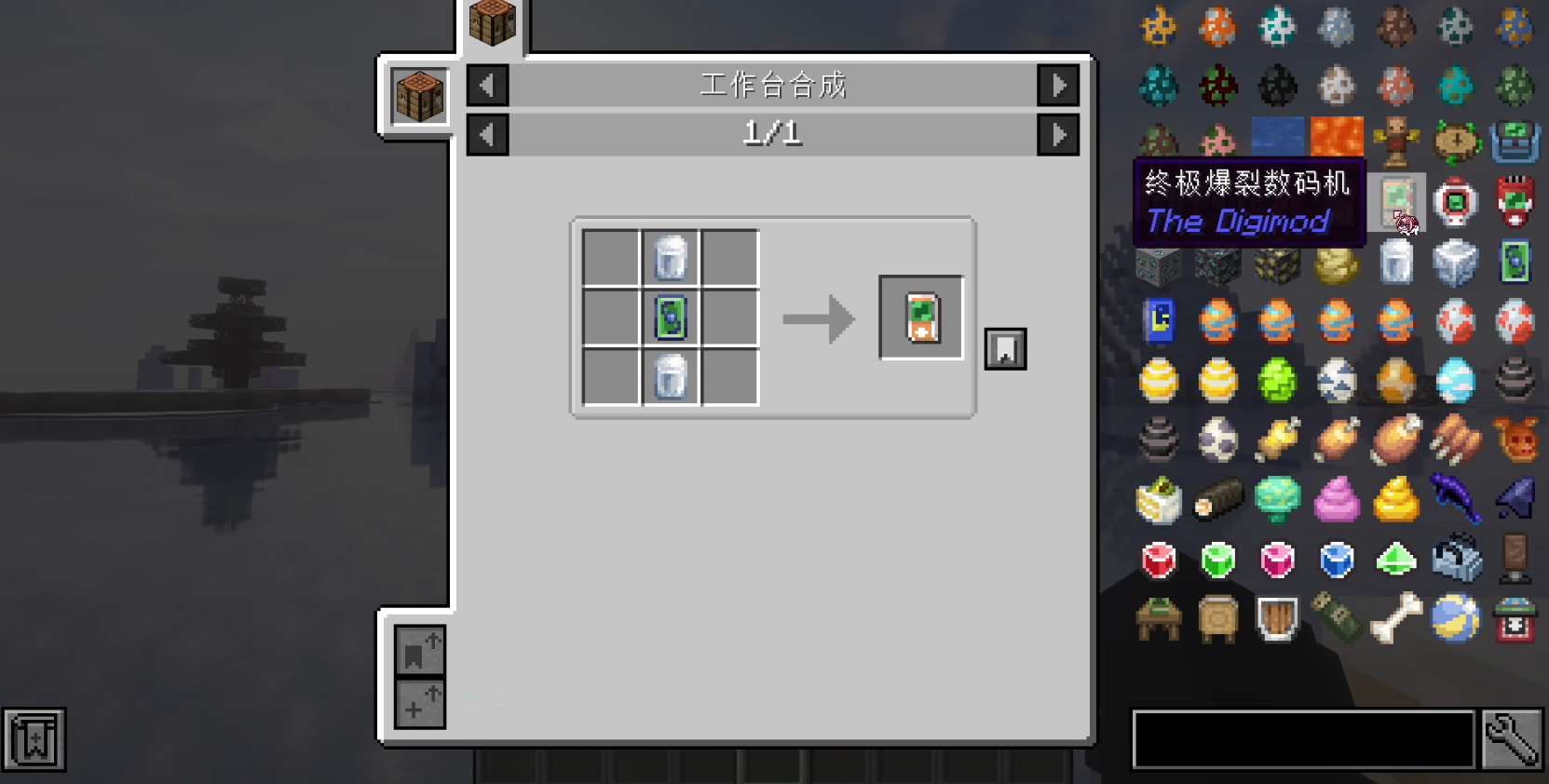
Task: Go to the next recipe category
Action: pyautogui.click(x=1058, y=86)
